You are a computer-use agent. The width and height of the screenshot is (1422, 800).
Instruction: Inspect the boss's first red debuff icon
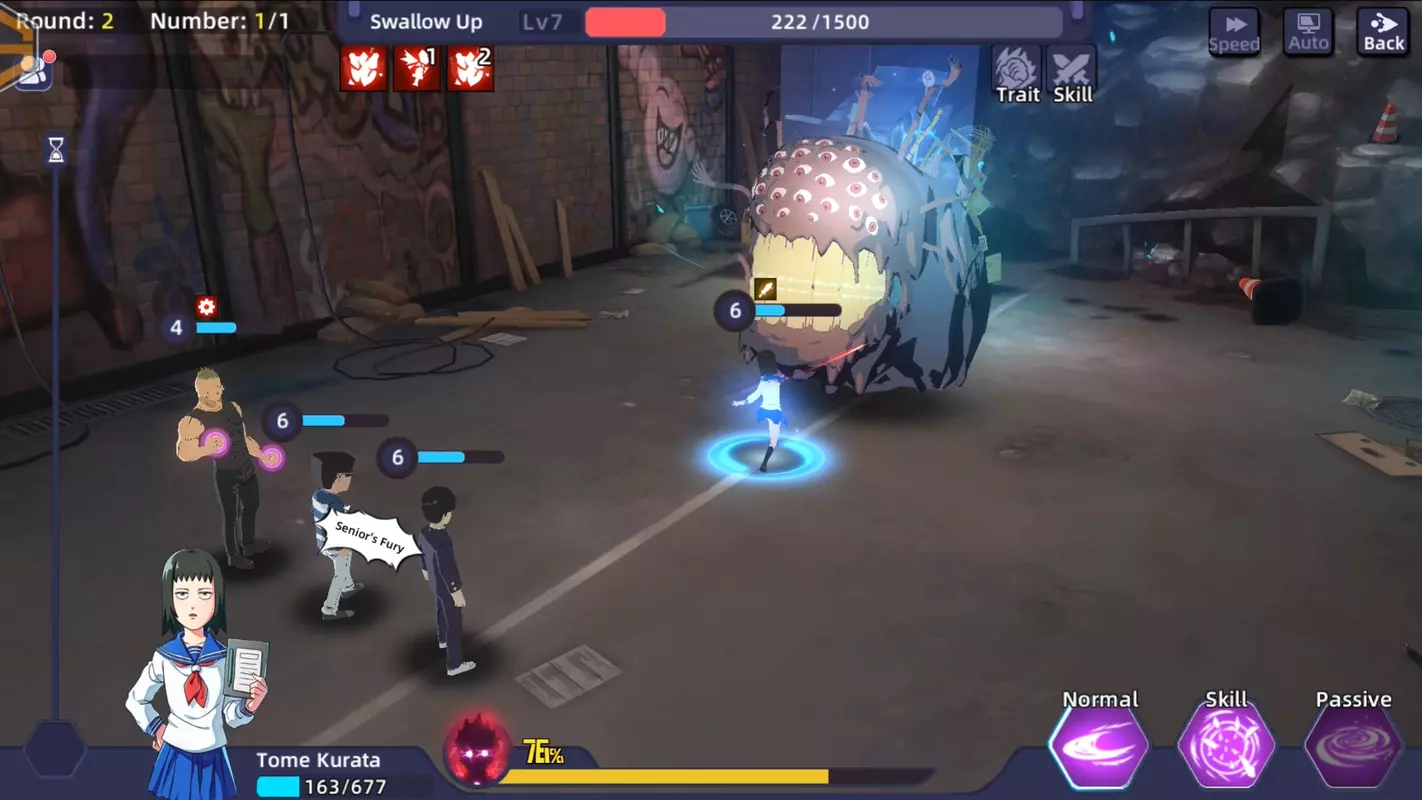364,68
